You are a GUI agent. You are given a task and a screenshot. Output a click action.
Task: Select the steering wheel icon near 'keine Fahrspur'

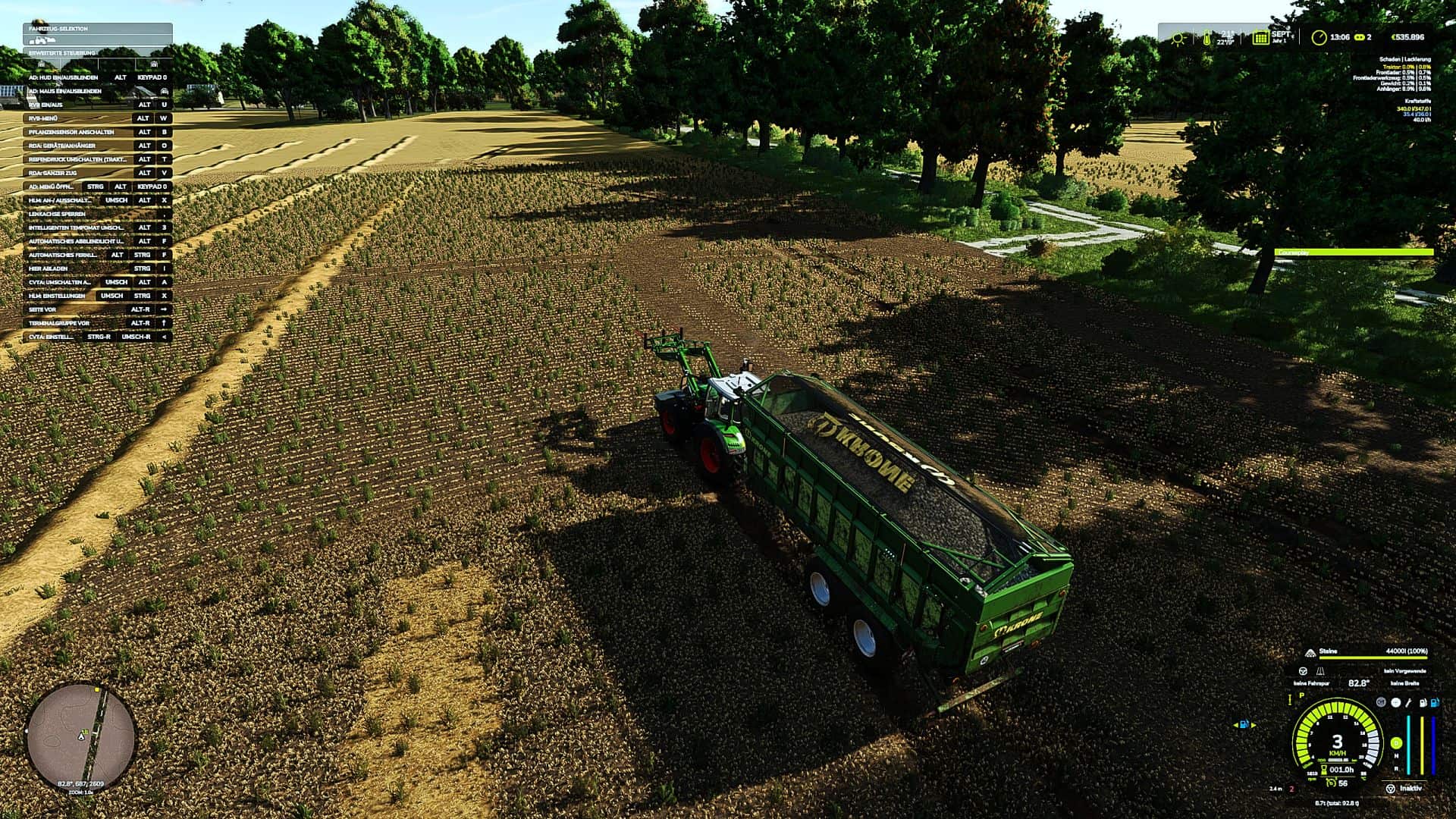[x=1304, y=671]
